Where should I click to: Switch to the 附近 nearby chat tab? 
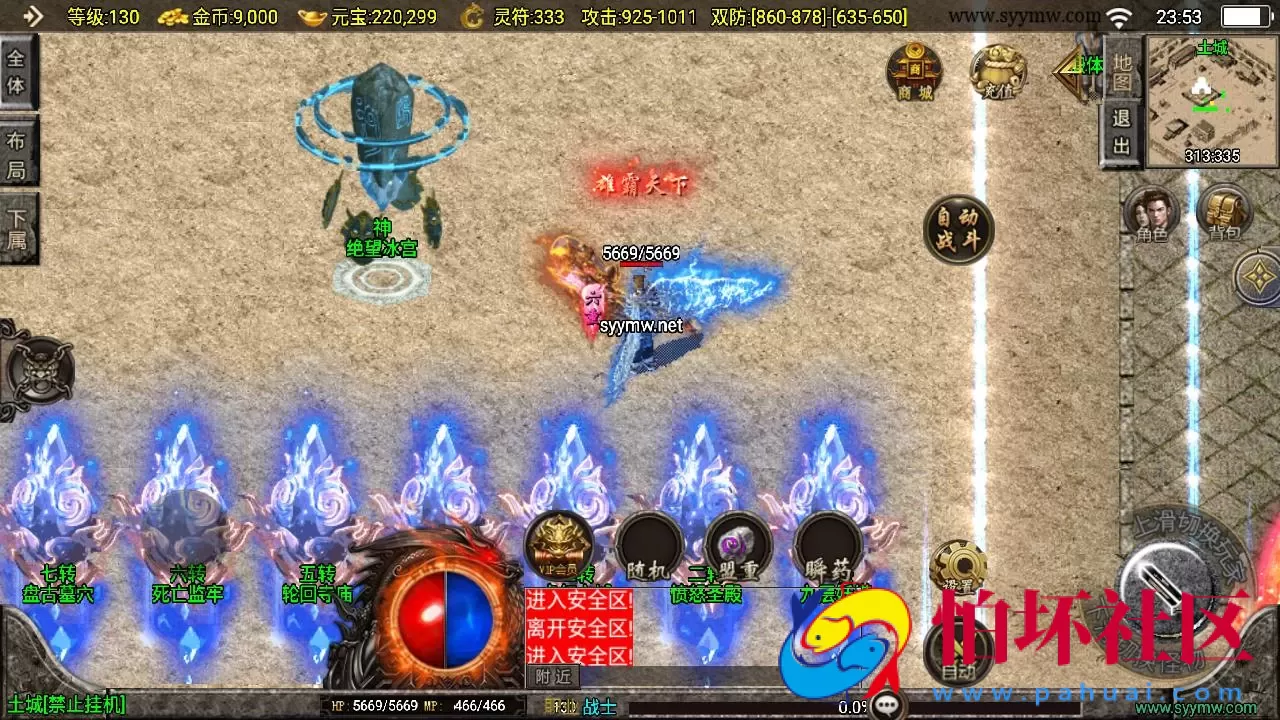click(x=552, y=677)
